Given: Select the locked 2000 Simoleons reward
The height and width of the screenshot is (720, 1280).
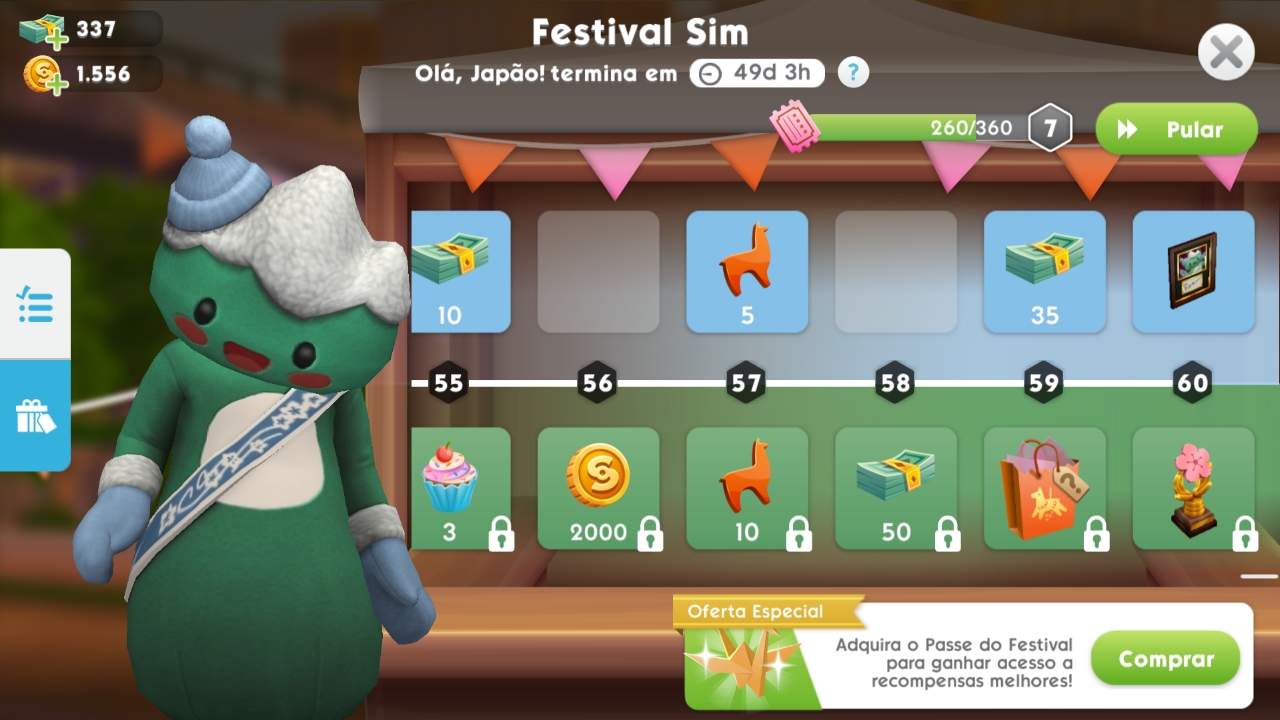Looking at the screenshot, I should 598,488.
